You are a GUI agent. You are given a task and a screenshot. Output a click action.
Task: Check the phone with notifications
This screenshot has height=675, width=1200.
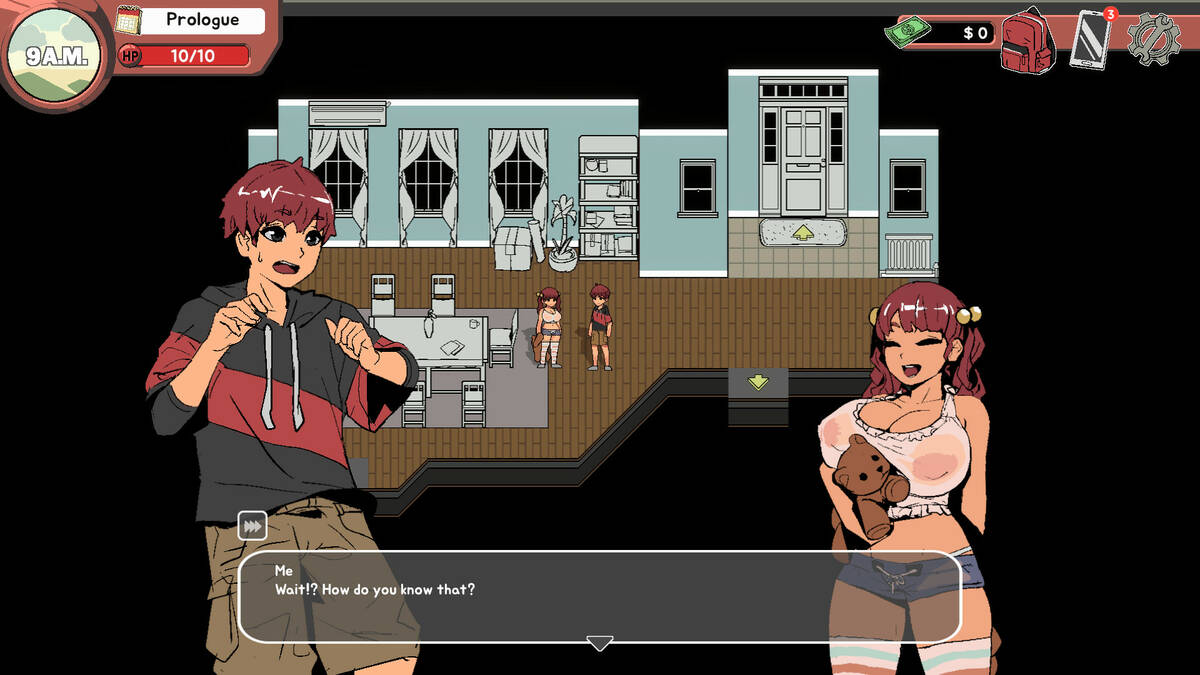(x=1090, y=39)
